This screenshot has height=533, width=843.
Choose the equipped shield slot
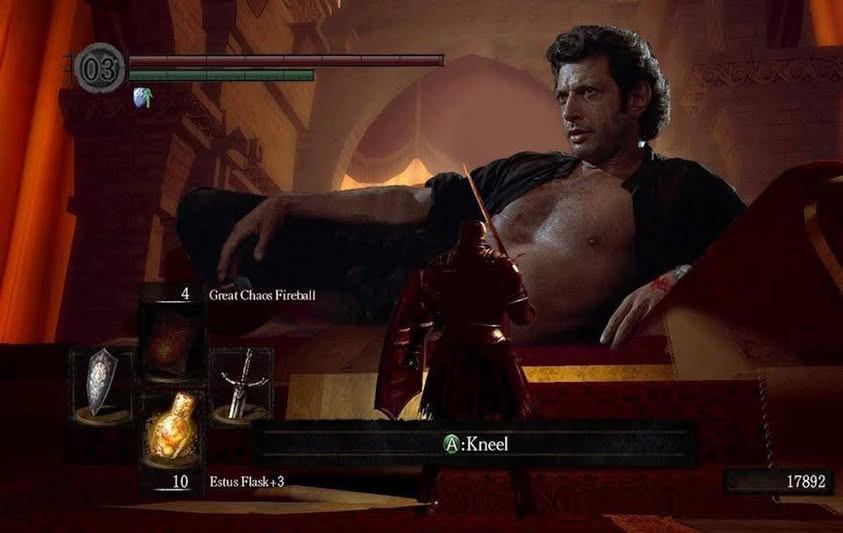point(101,383)
